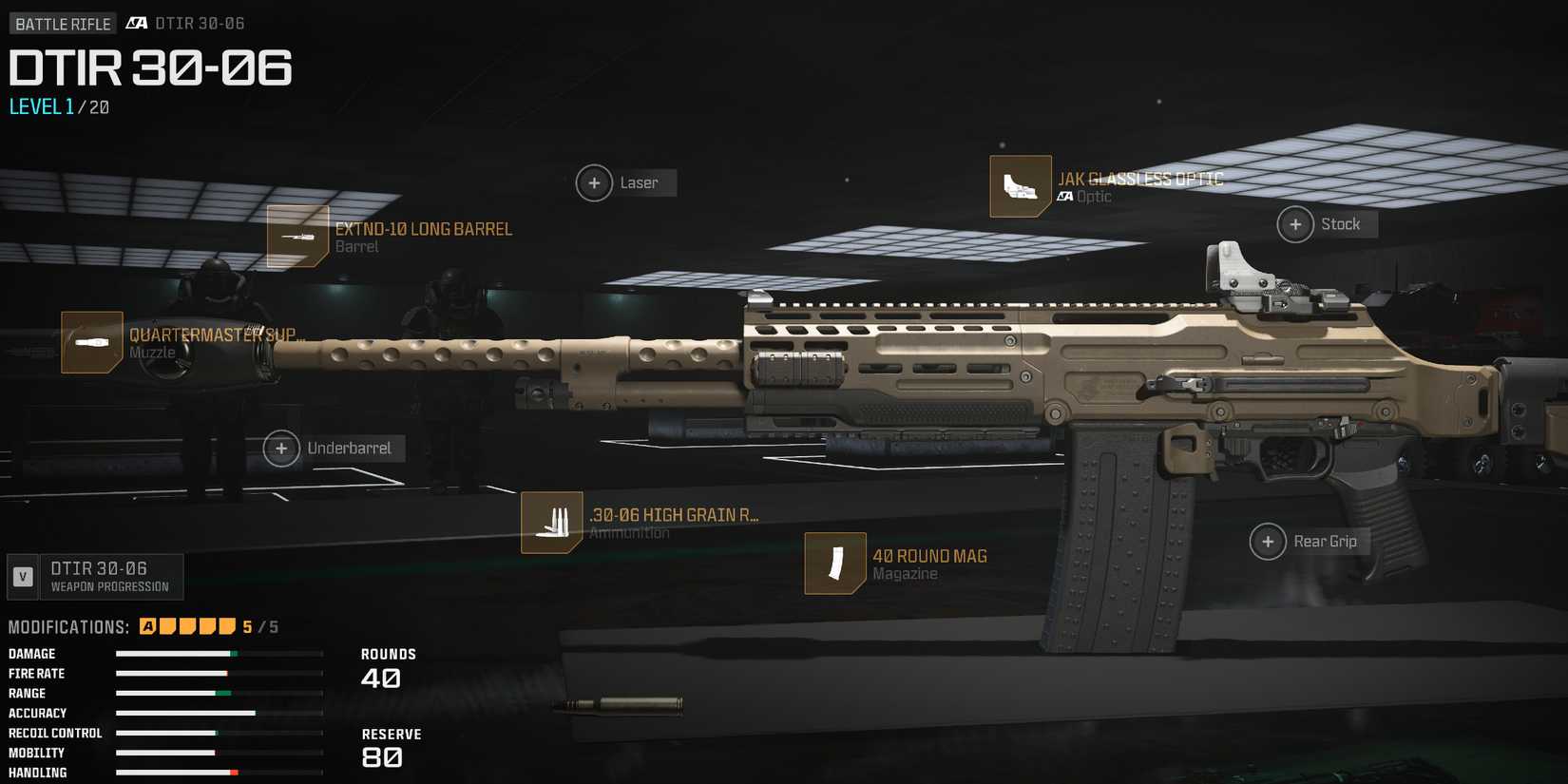Add a Laser attachment

(x=595, y=182)
